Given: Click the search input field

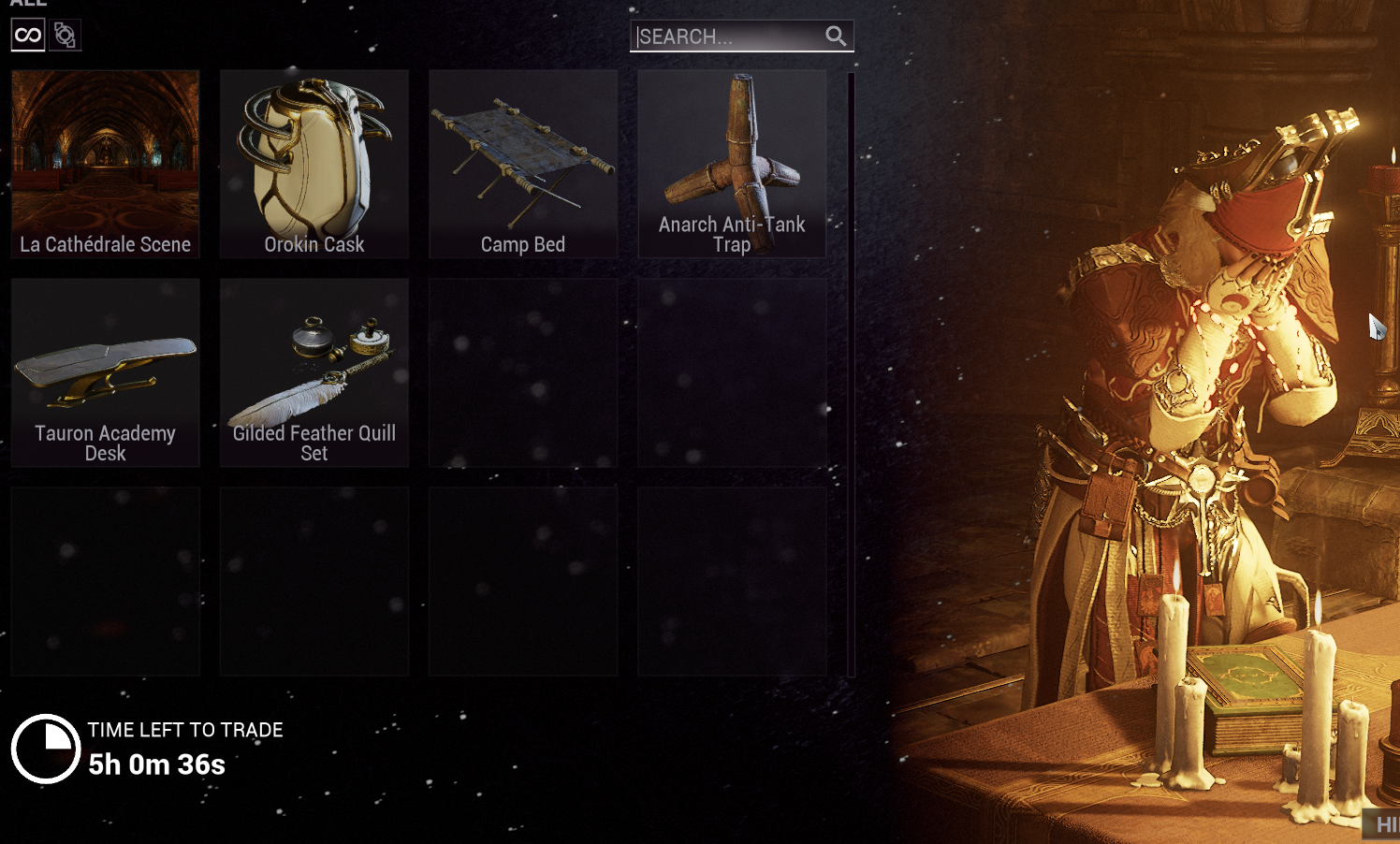Looking at the screenshot, I should pos(725,36).
